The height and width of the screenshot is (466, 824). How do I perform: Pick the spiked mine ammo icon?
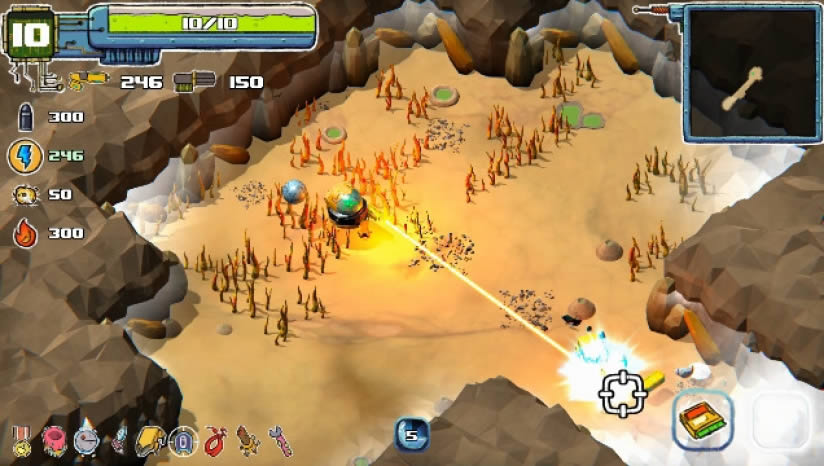24,195
